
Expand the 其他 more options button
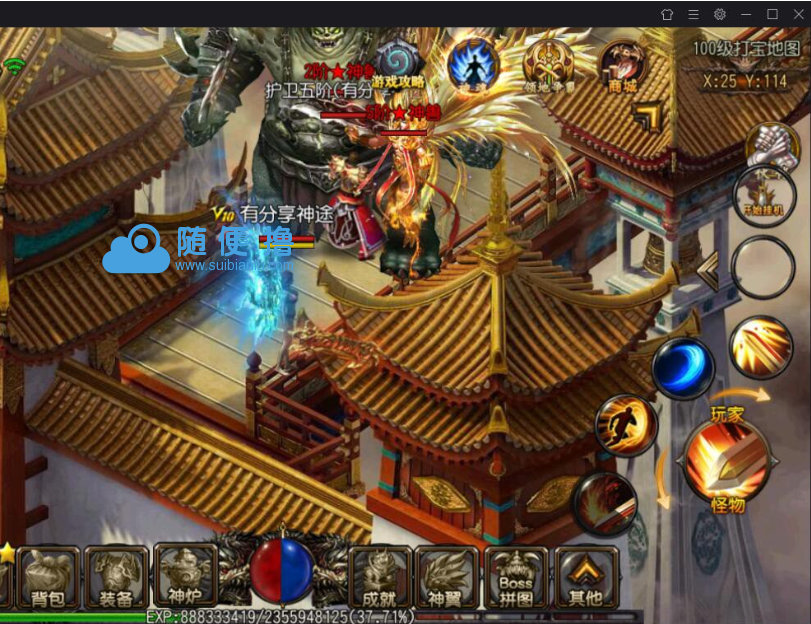586,577
